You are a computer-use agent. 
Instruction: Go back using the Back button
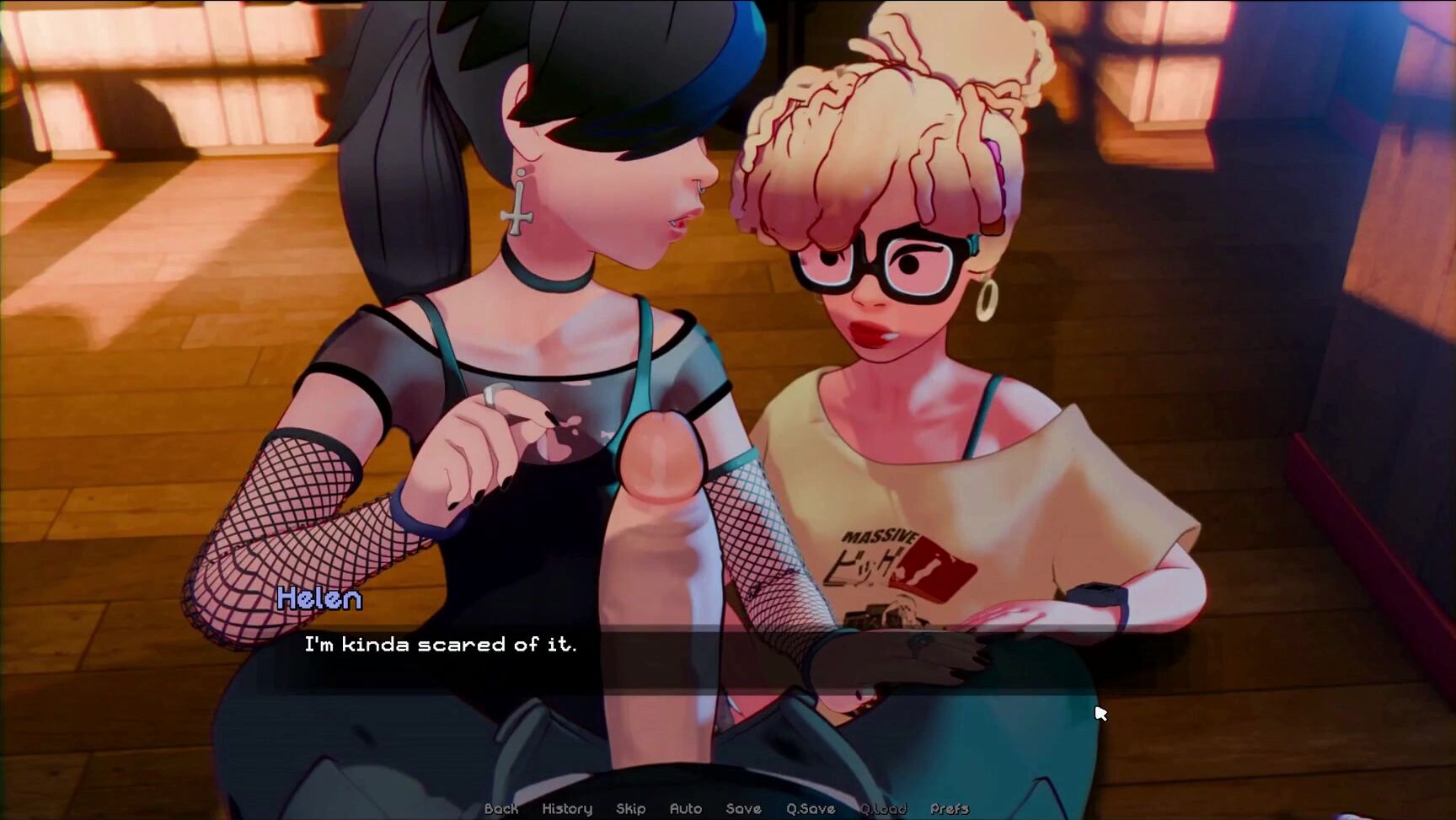point(501,809)
